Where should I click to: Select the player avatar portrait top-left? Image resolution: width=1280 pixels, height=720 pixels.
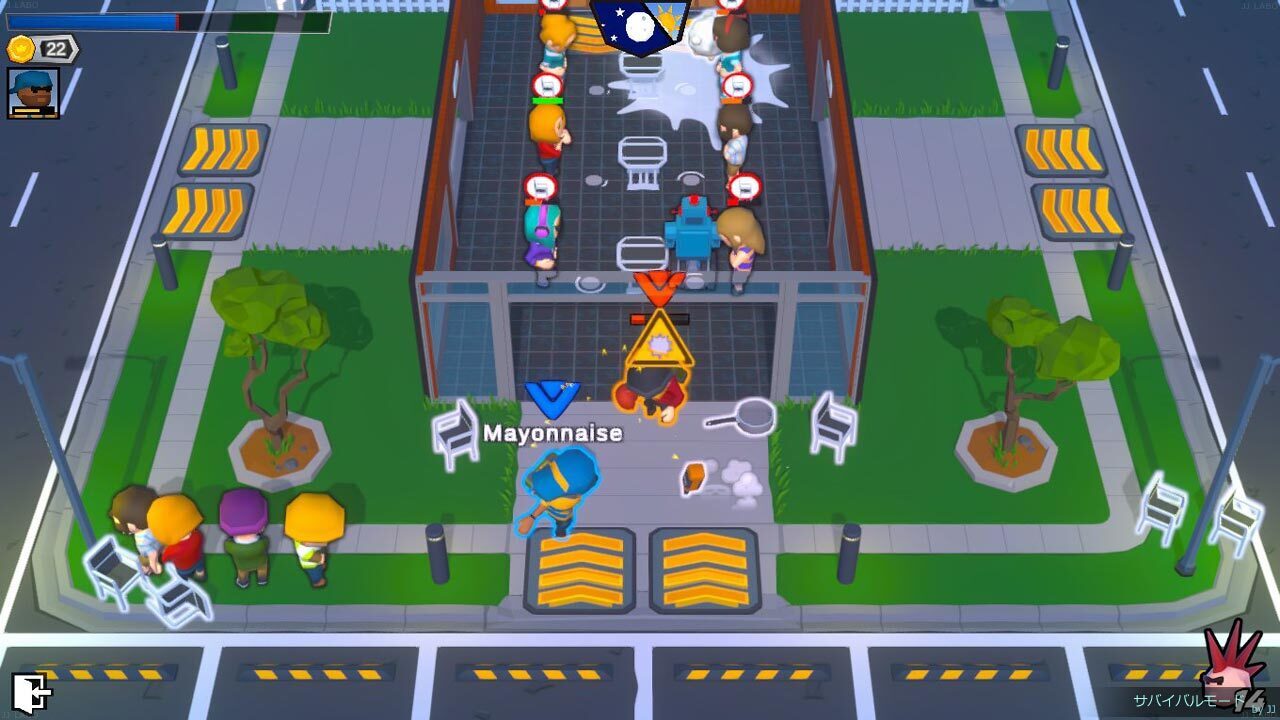click(33, 92)
